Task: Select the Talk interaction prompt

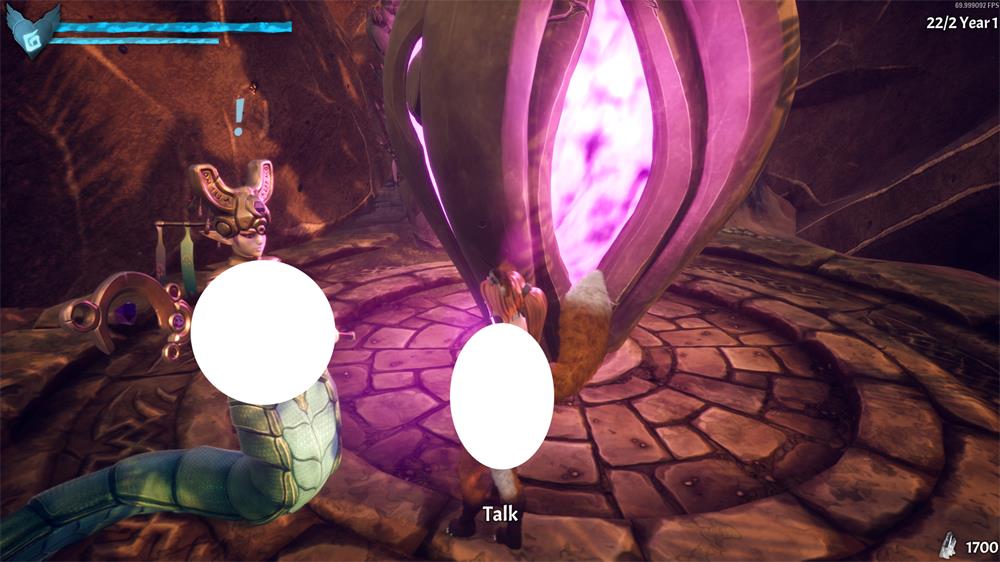Action: pos(500,514)
